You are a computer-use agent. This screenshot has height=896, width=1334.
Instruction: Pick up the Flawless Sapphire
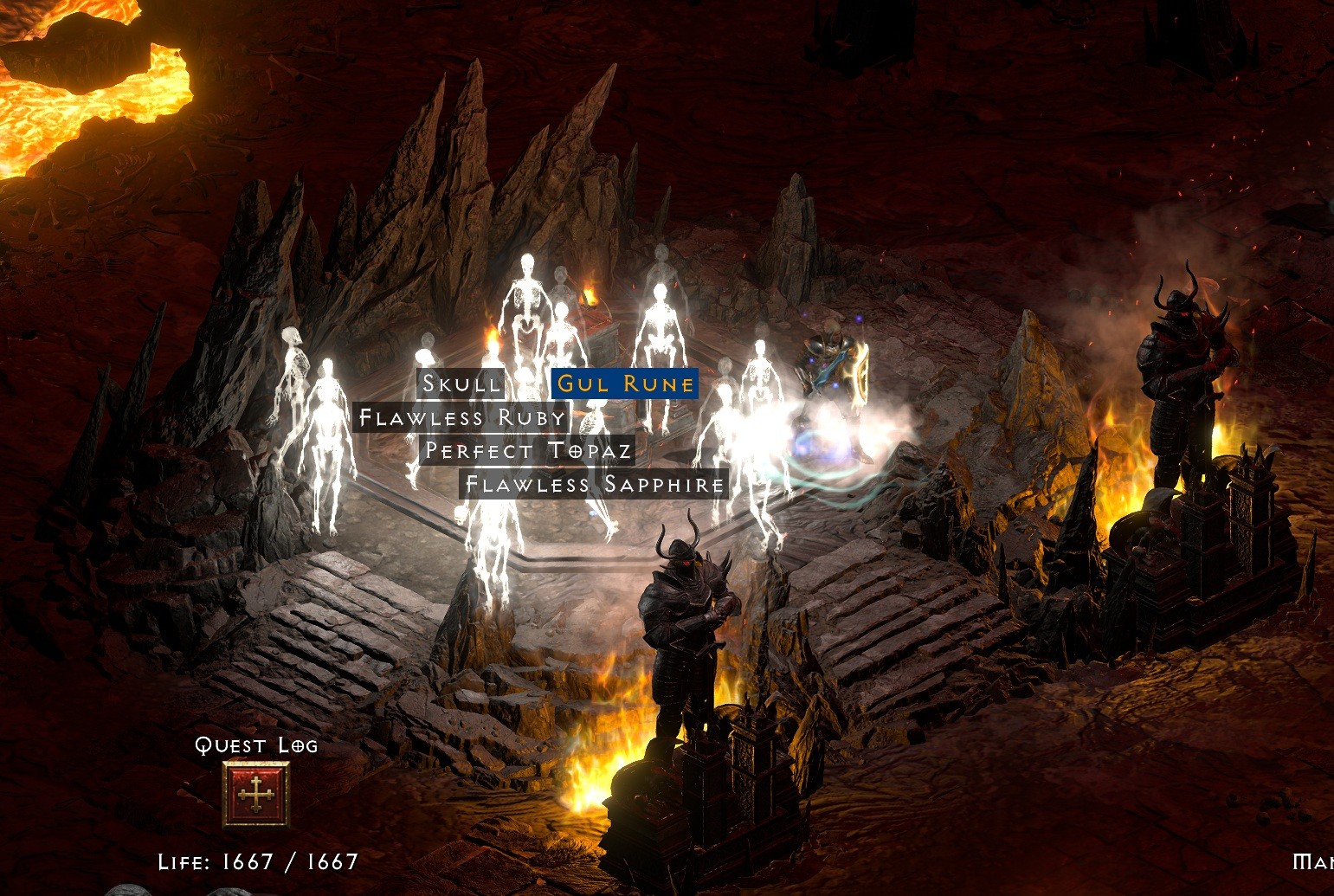click(594, 485)
